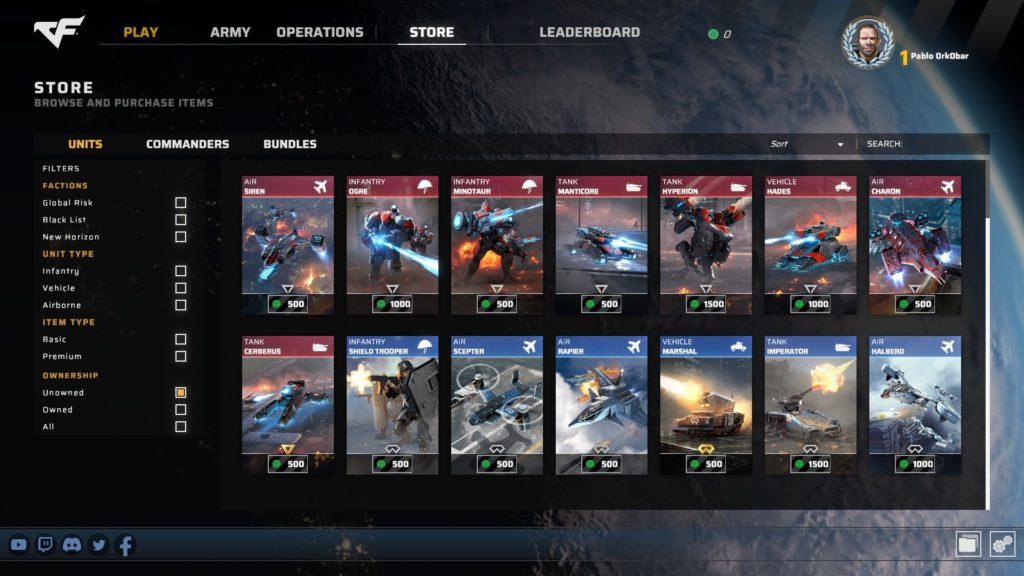The image size is (1024, 576).
Task: Switch to the Commanders tab
Action: pyautogui.click(x=187, y=144)
